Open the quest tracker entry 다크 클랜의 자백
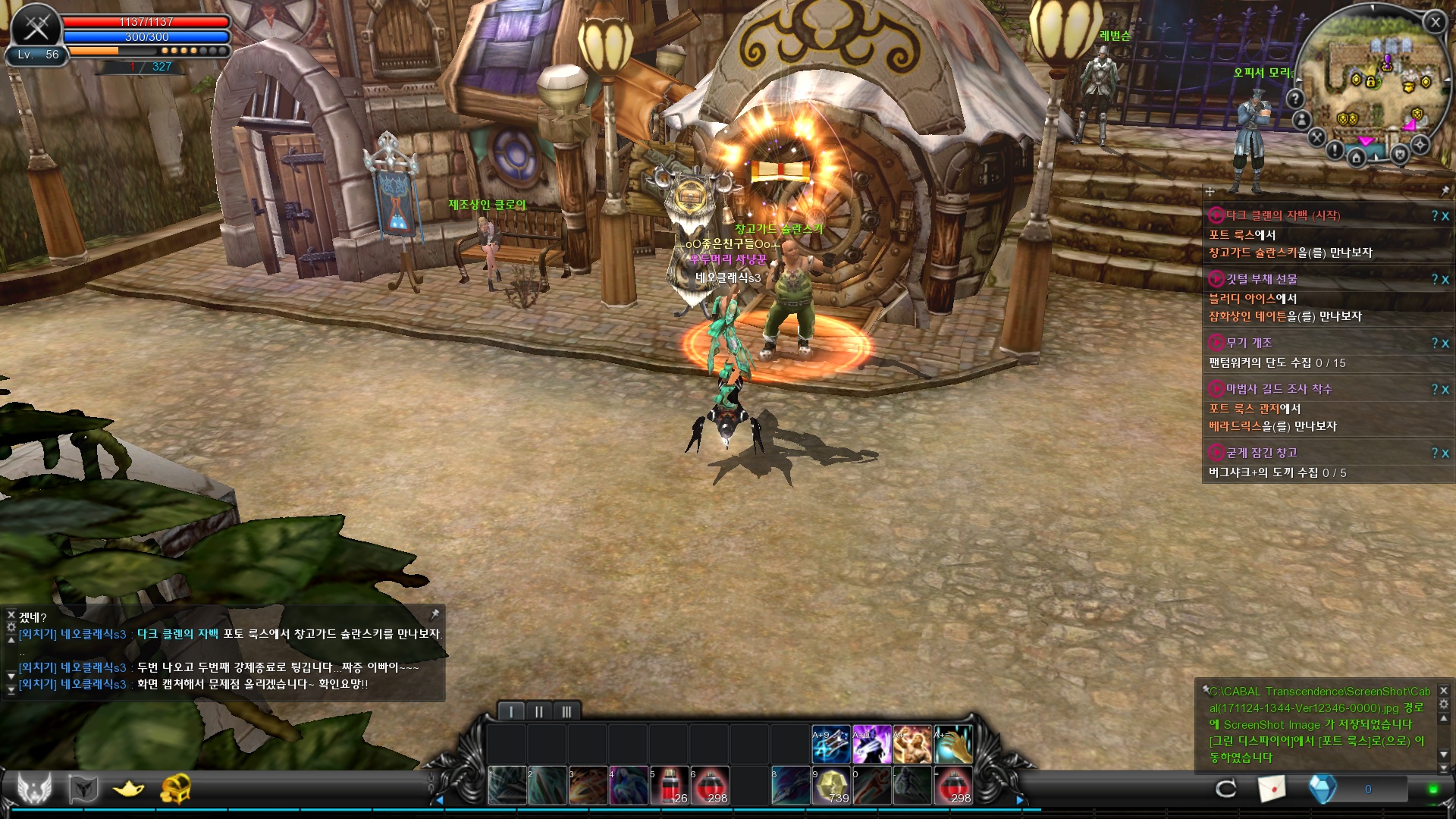The width and height of the screenshot is (1456, 819). coord(1283,215)
